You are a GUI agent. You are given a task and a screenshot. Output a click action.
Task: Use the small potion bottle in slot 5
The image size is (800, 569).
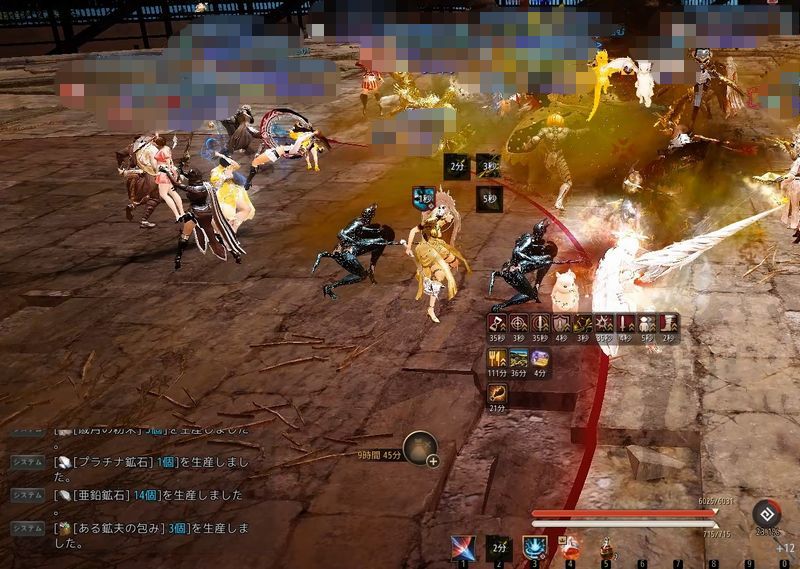[x=605, y=547]
